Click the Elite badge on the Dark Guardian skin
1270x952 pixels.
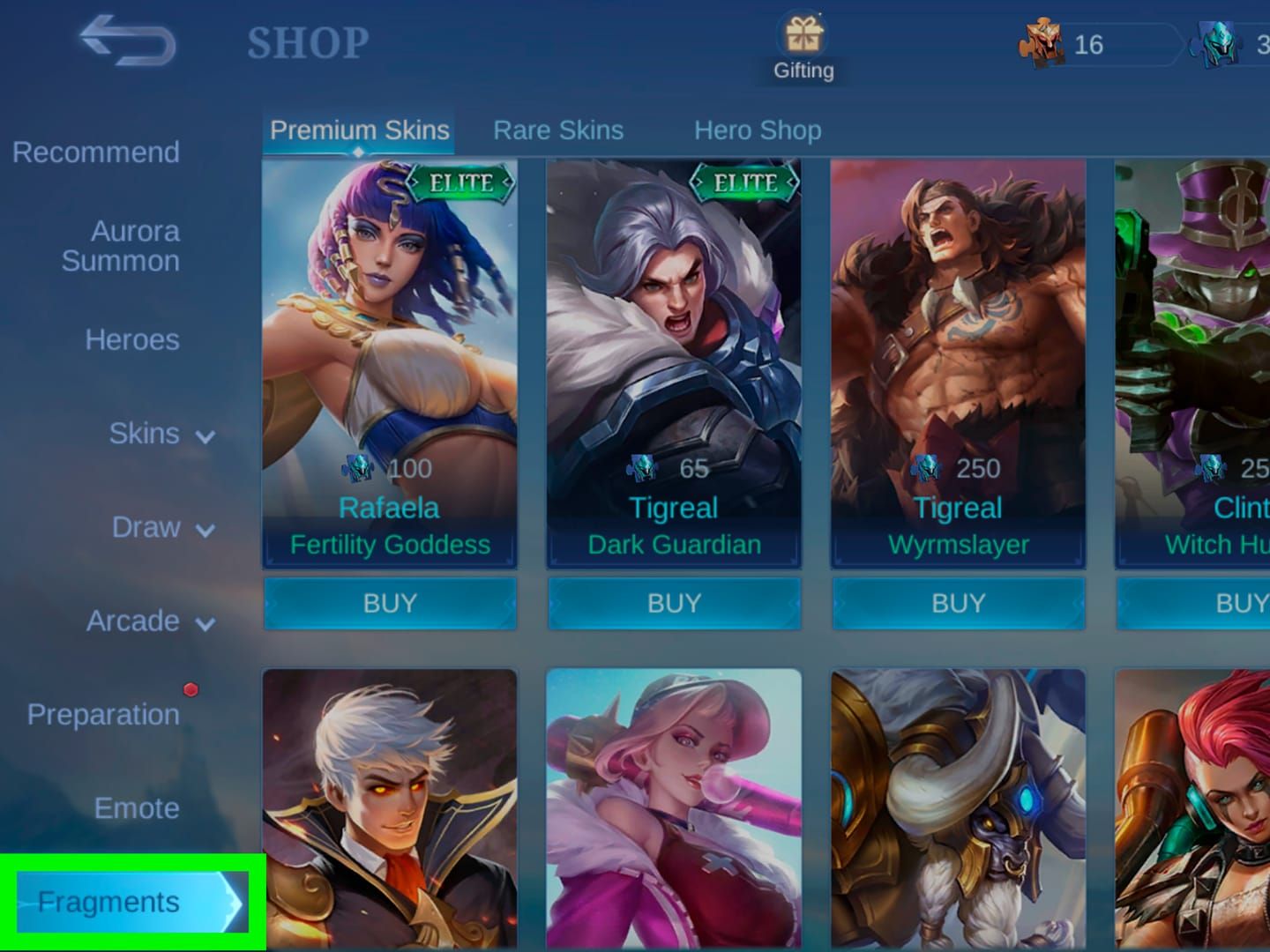[743, 184]
